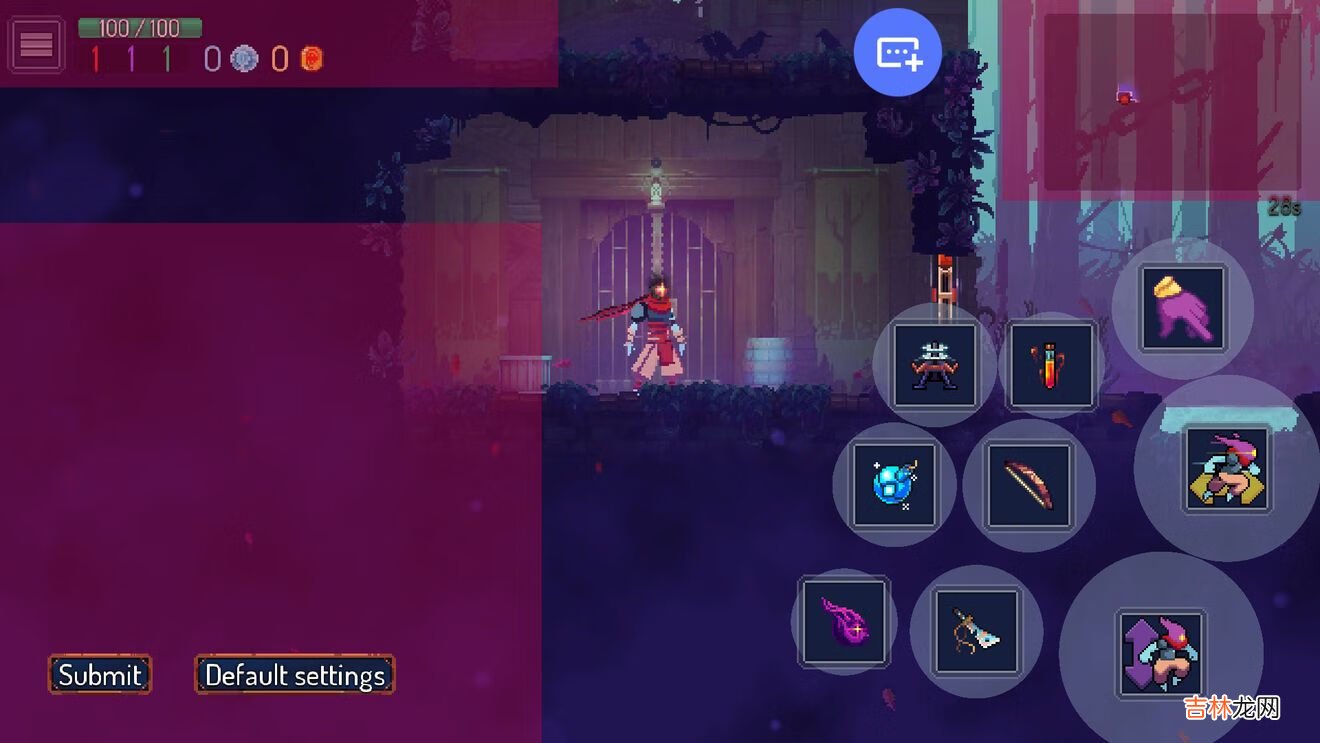Select the minimap panel

(x=1172, y=103)
